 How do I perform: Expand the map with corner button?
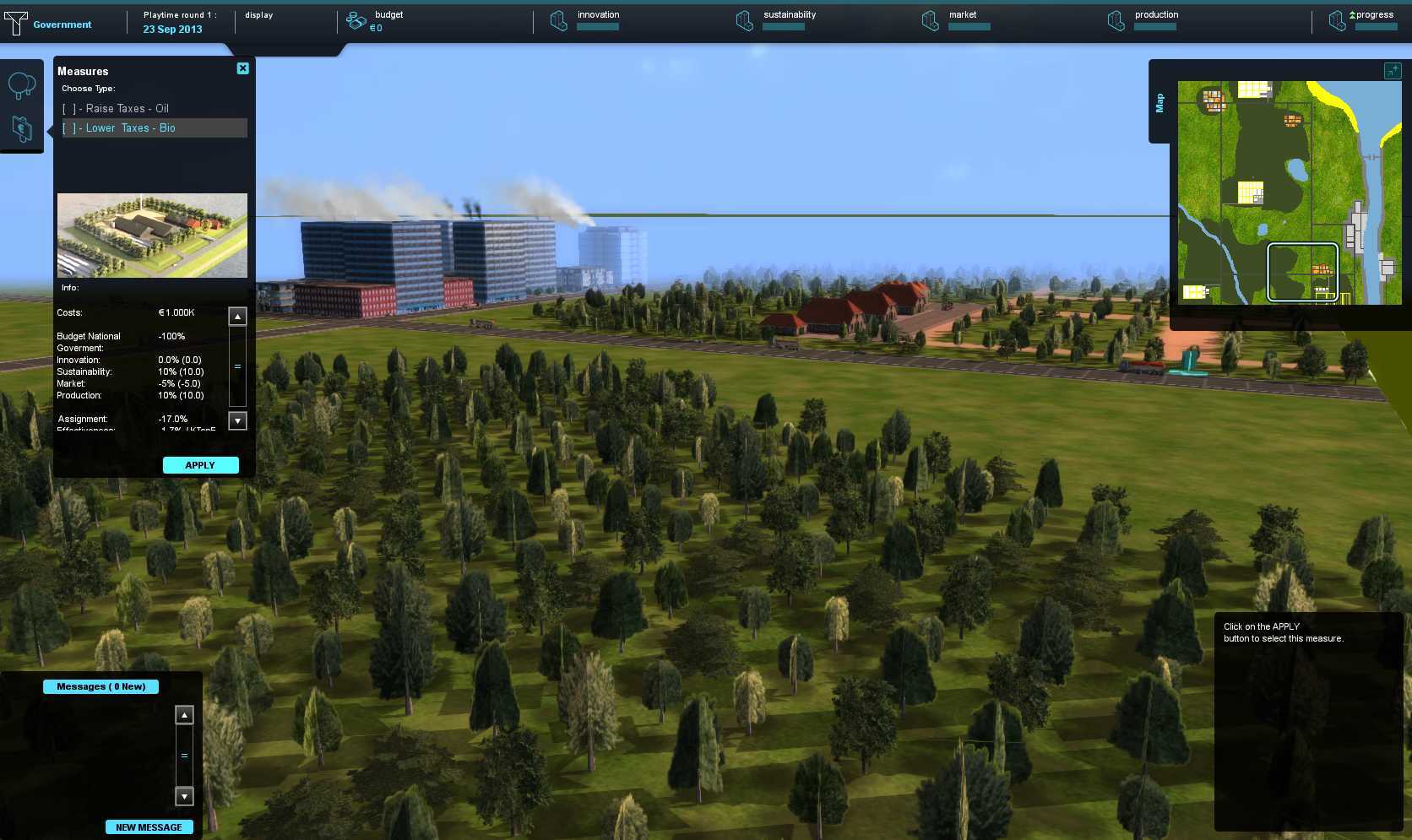tap(1392, 71)
